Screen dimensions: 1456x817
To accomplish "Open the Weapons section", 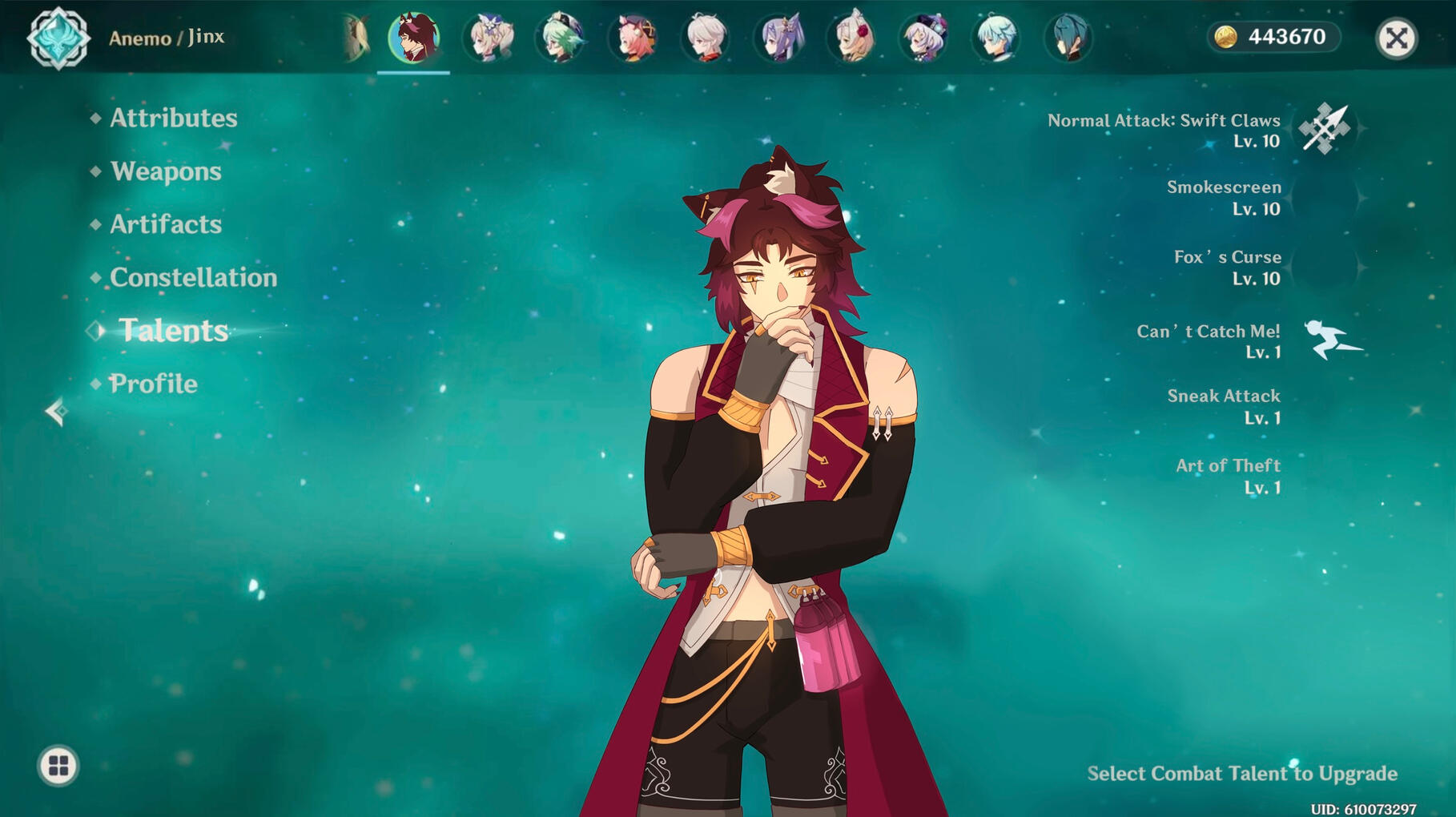I will click(x=166, y=171).
